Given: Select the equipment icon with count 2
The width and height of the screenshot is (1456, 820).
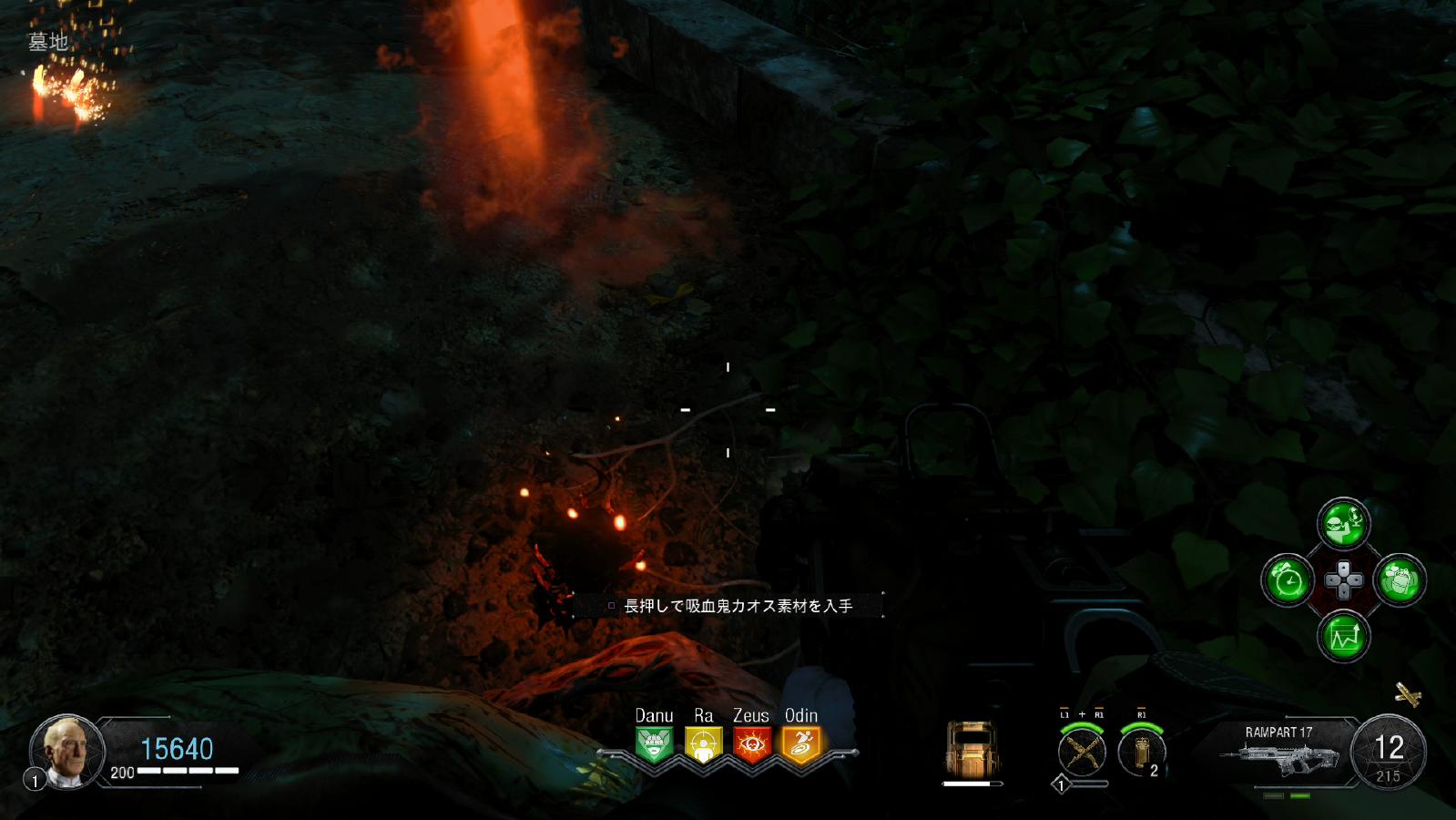Looking at the screenshot, I should [1142, 752].
